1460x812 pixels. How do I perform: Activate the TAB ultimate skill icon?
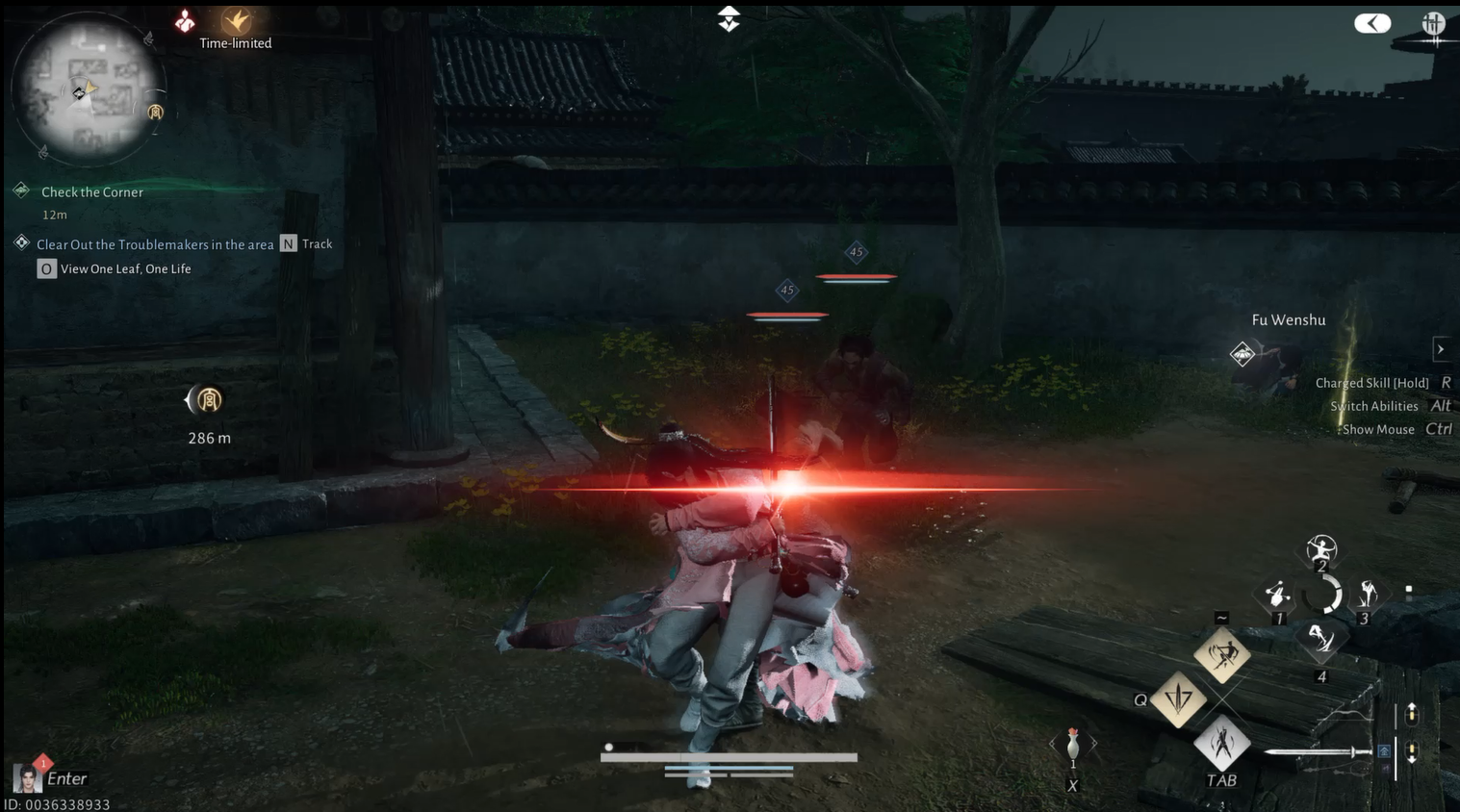point(1221,744)
